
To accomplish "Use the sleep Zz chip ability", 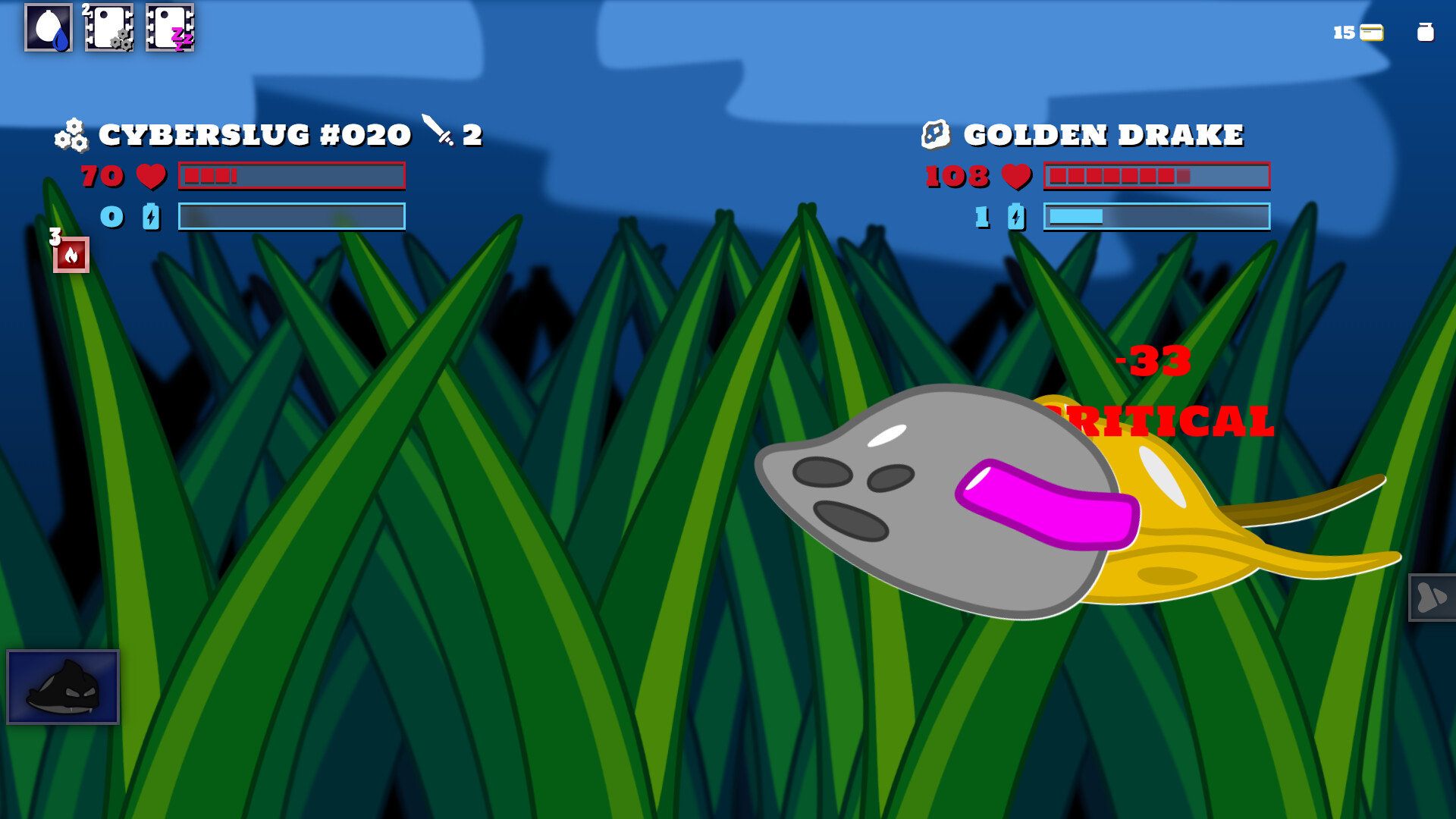I will 170,30.
